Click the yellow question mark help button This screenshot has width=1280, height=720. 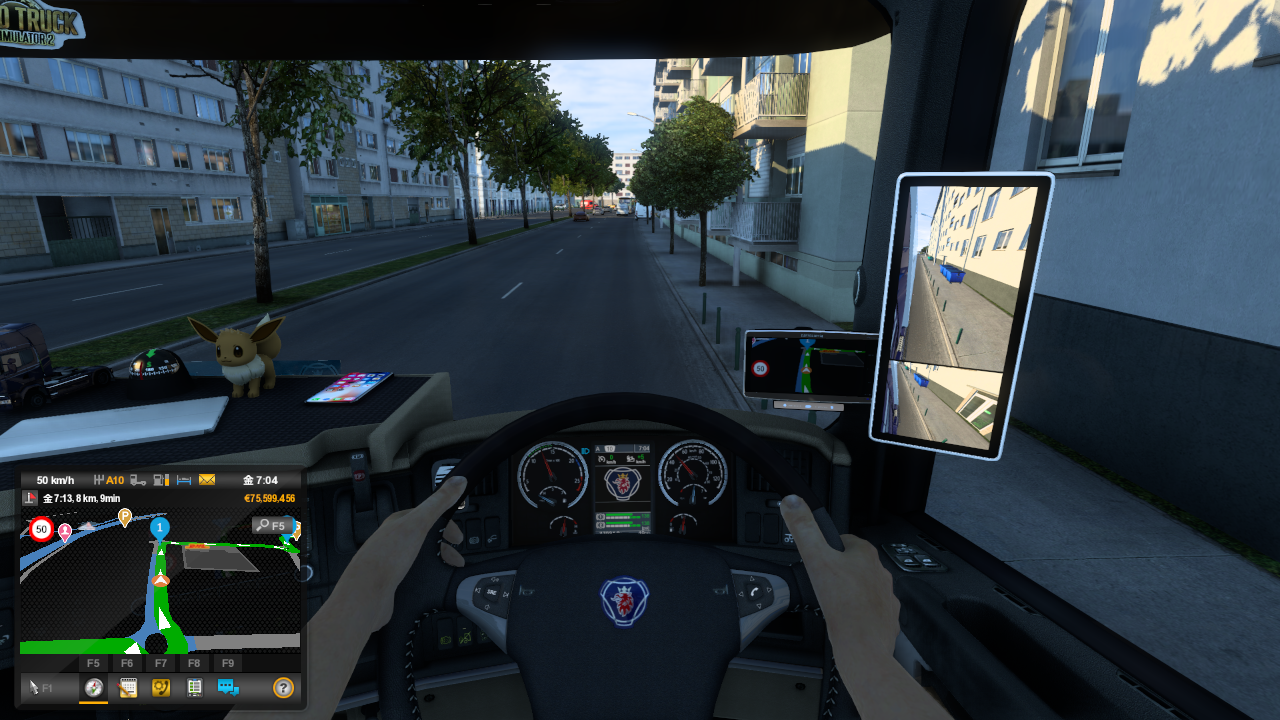284,687
